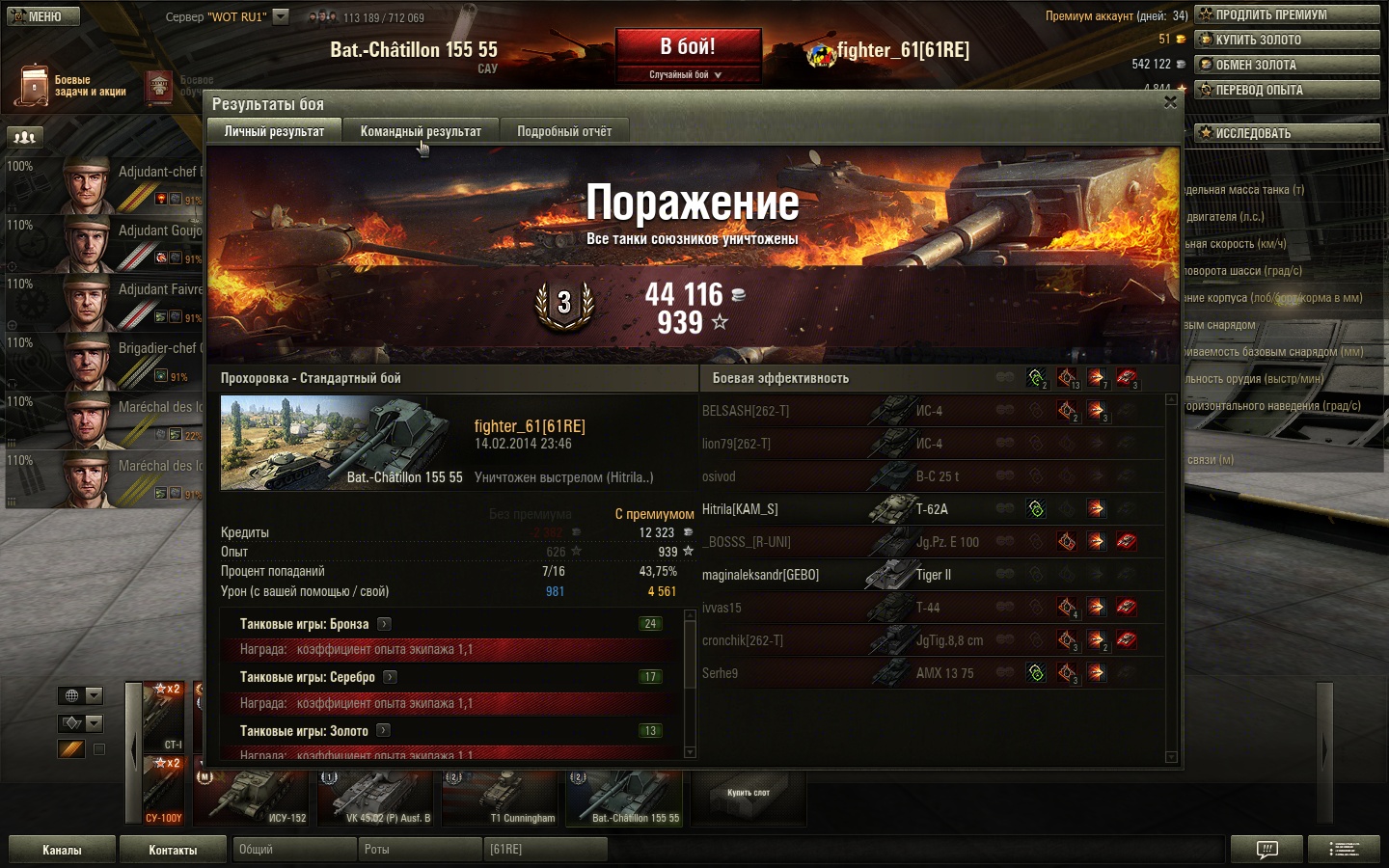Select the Общий chat channel tab
This screenshot has height=868, width=1389.
tap(293, 850)
